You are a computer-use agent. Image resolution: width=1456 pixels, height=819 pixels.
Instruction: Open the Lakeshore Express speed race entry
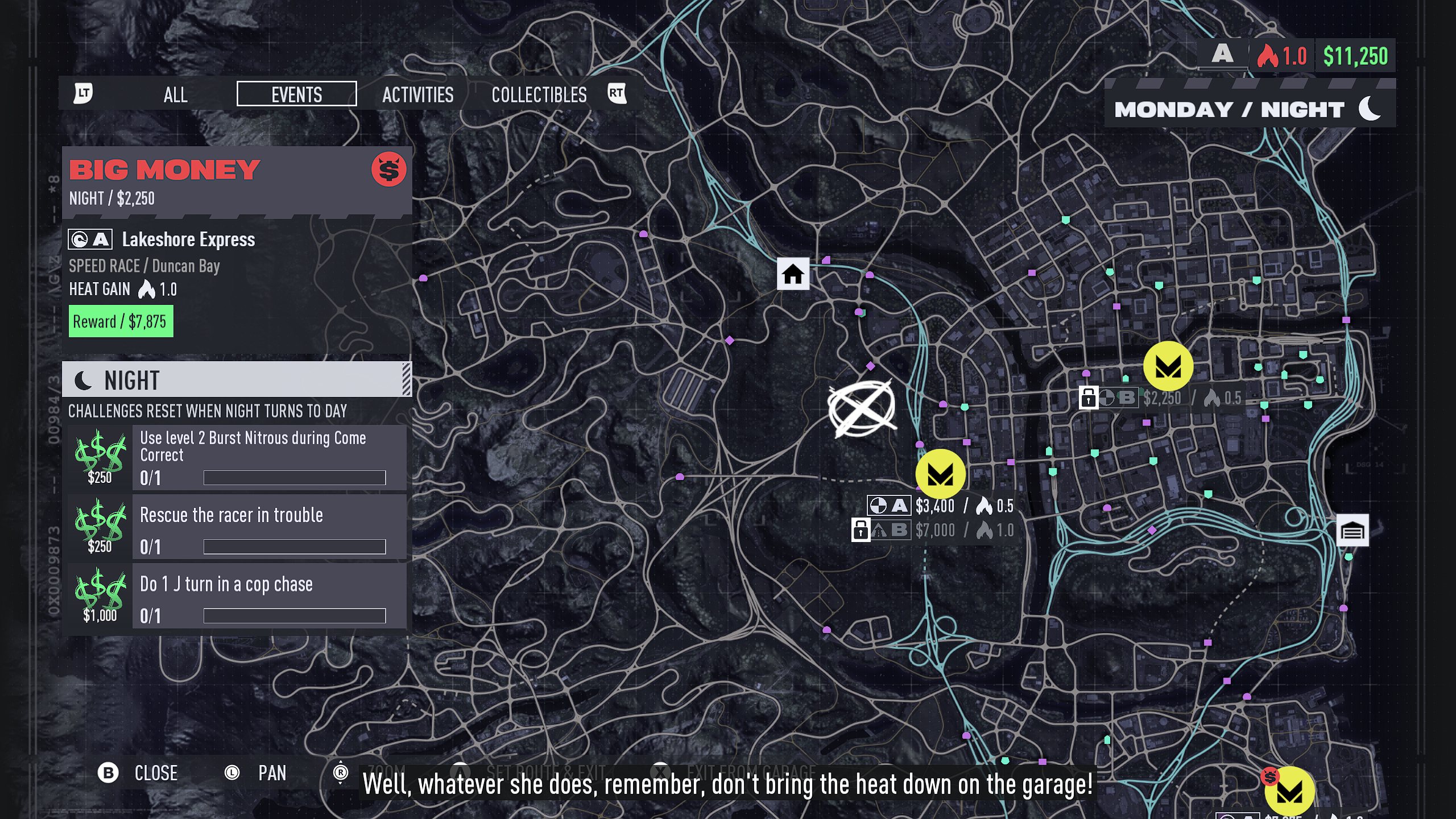tap(188, 239)
